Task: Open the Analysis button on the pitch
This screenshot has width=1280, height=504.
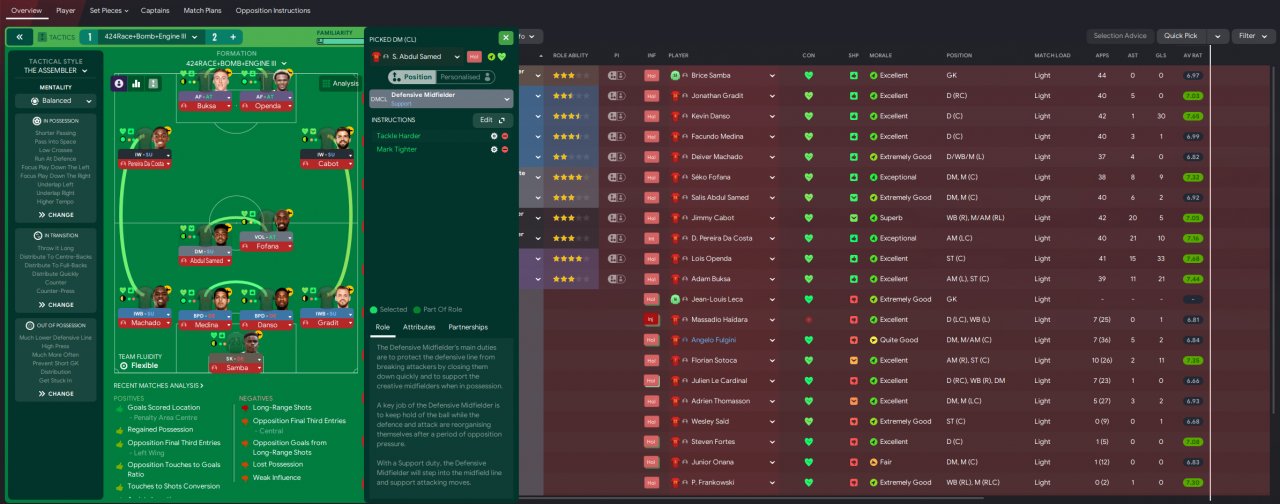Action: click(x=339, y=84)
